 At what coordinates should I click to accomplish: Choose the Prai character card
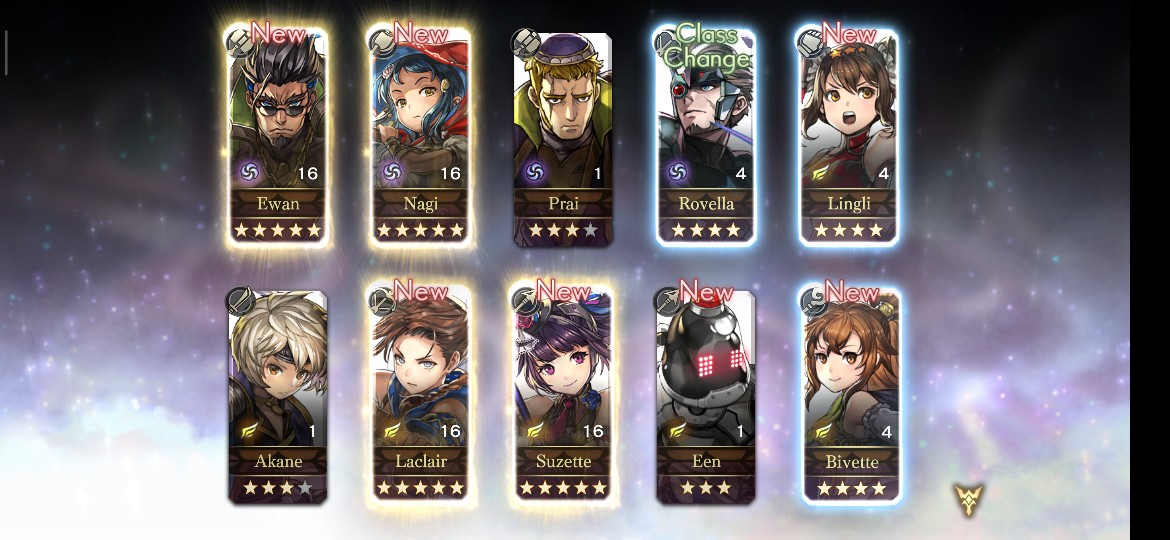(x=563, y=135)
